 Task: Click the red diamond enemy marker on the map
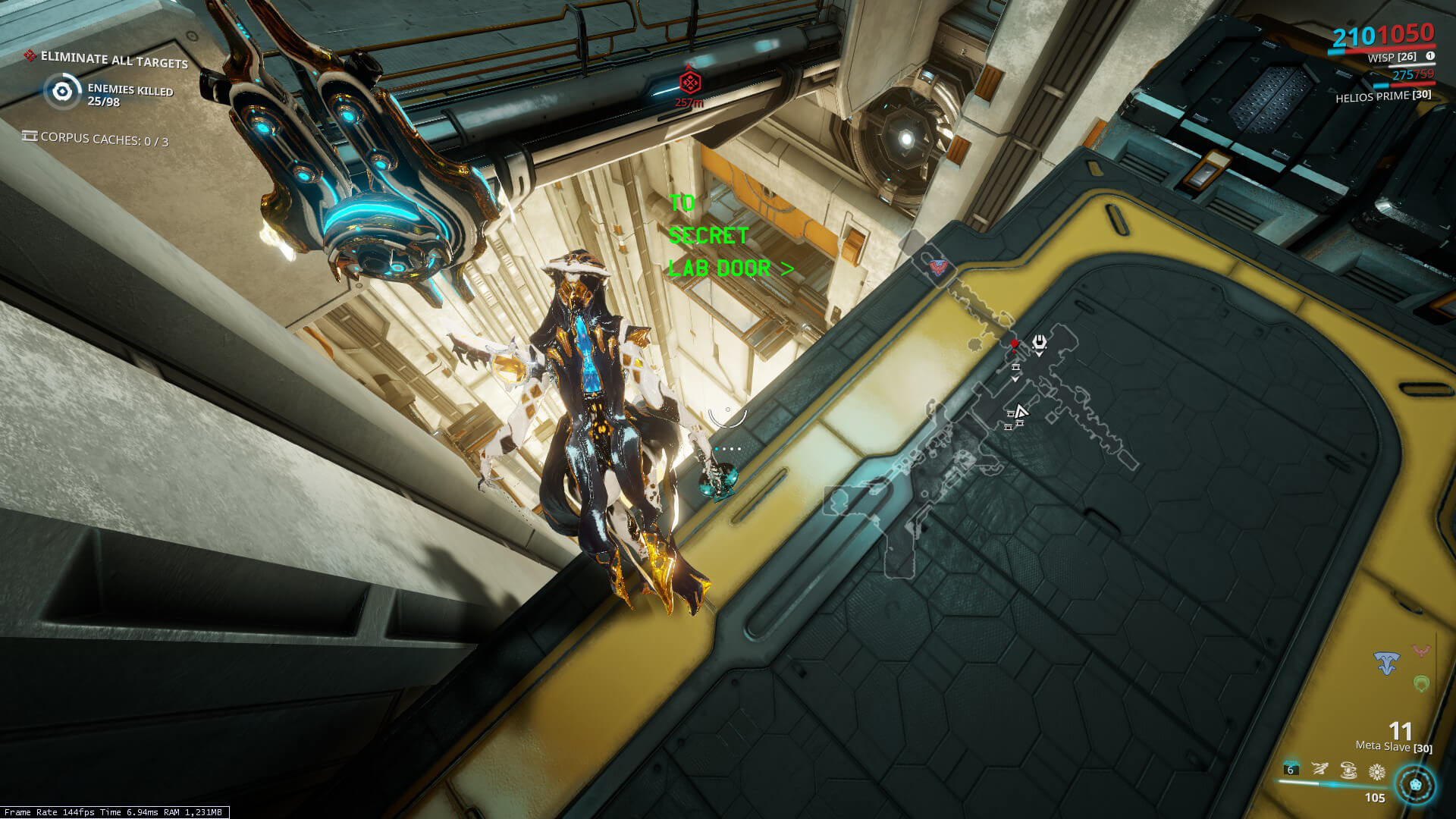pos(1015,344)
